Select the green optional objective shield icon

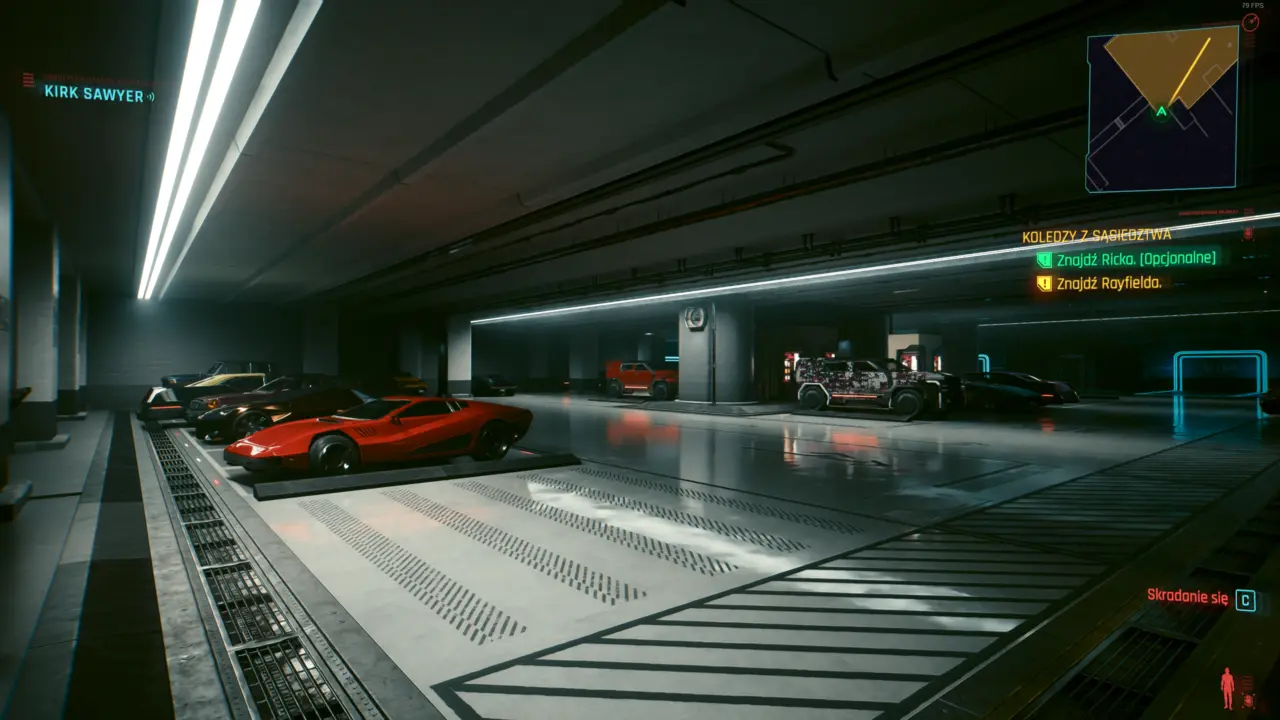1045,259
